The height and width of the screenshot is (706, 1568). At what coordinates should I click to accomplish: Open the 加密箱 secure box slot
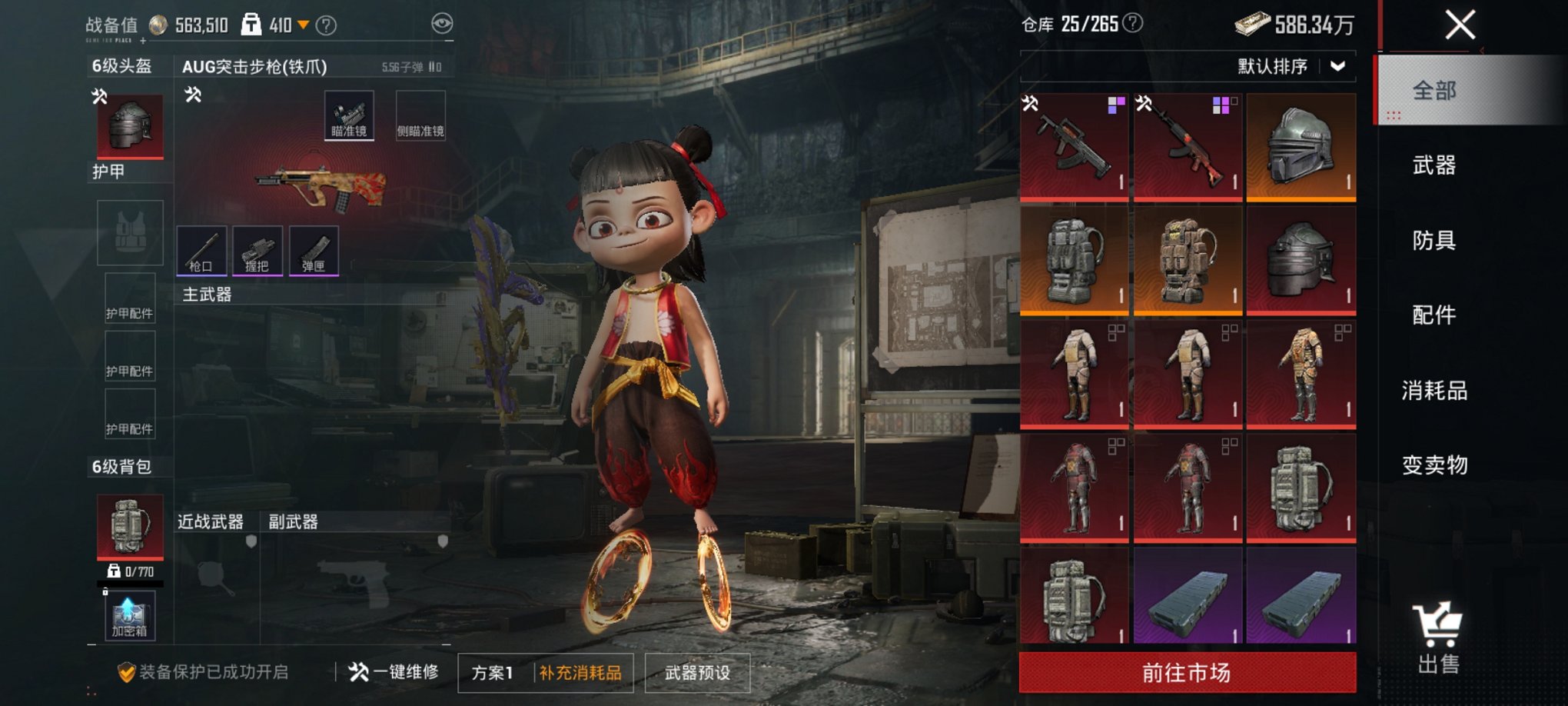click(x=130, y=615)
